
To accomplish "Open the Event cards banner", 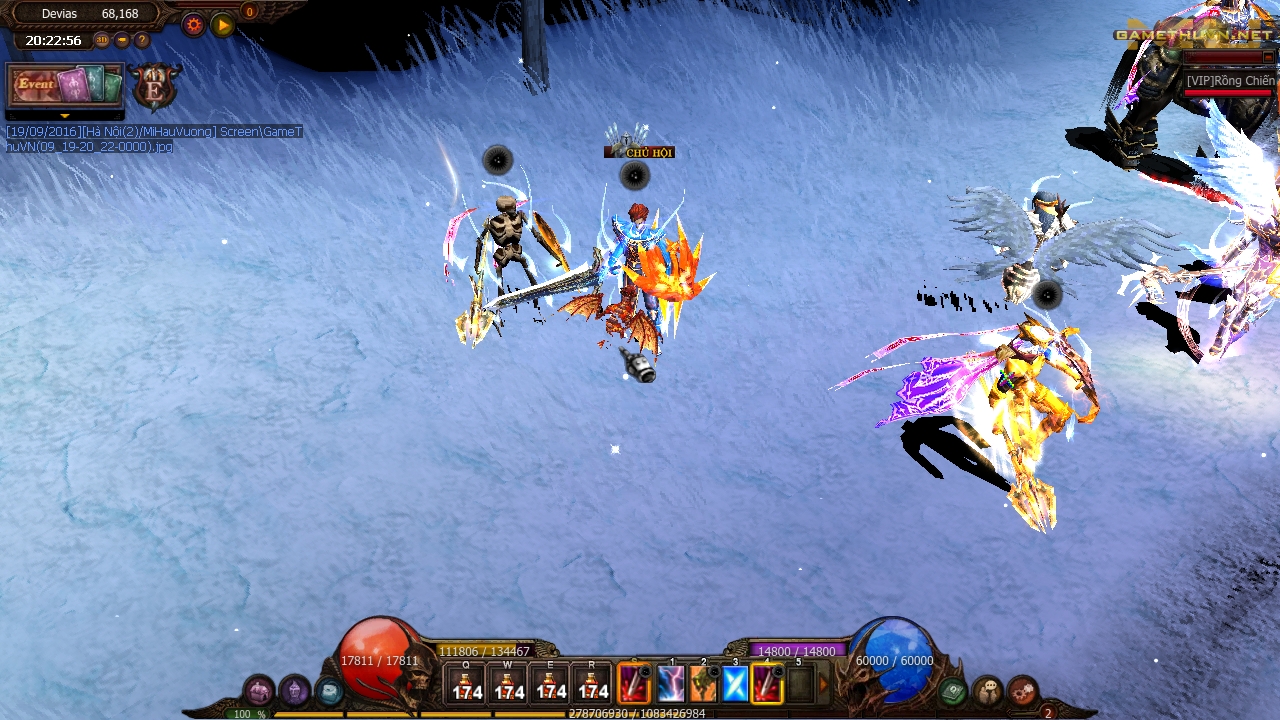I will pyautogui.click(x=66, y=85).
